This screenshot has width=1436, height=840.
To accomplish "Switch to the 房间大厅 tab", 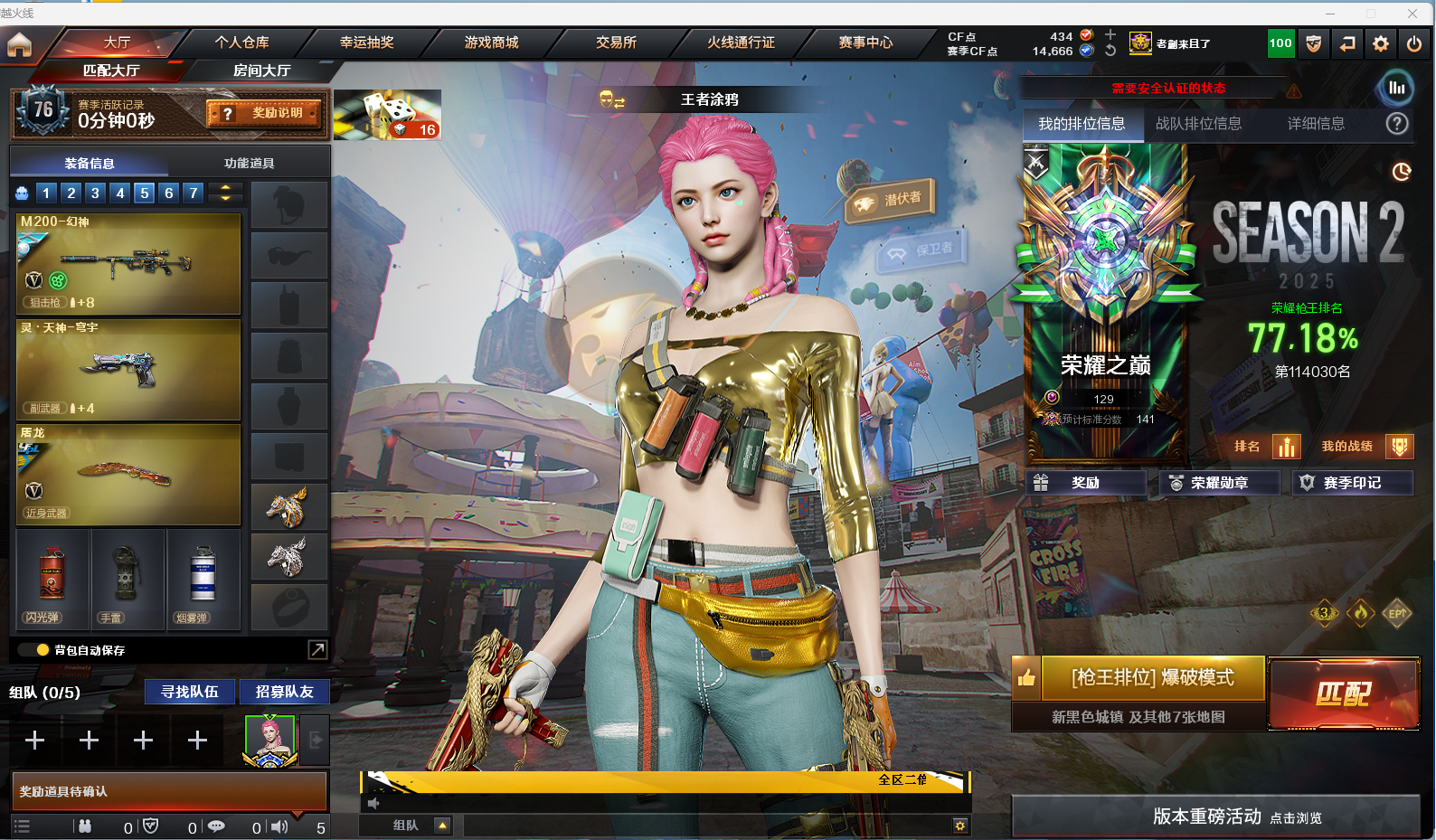I will coord(261,71).
